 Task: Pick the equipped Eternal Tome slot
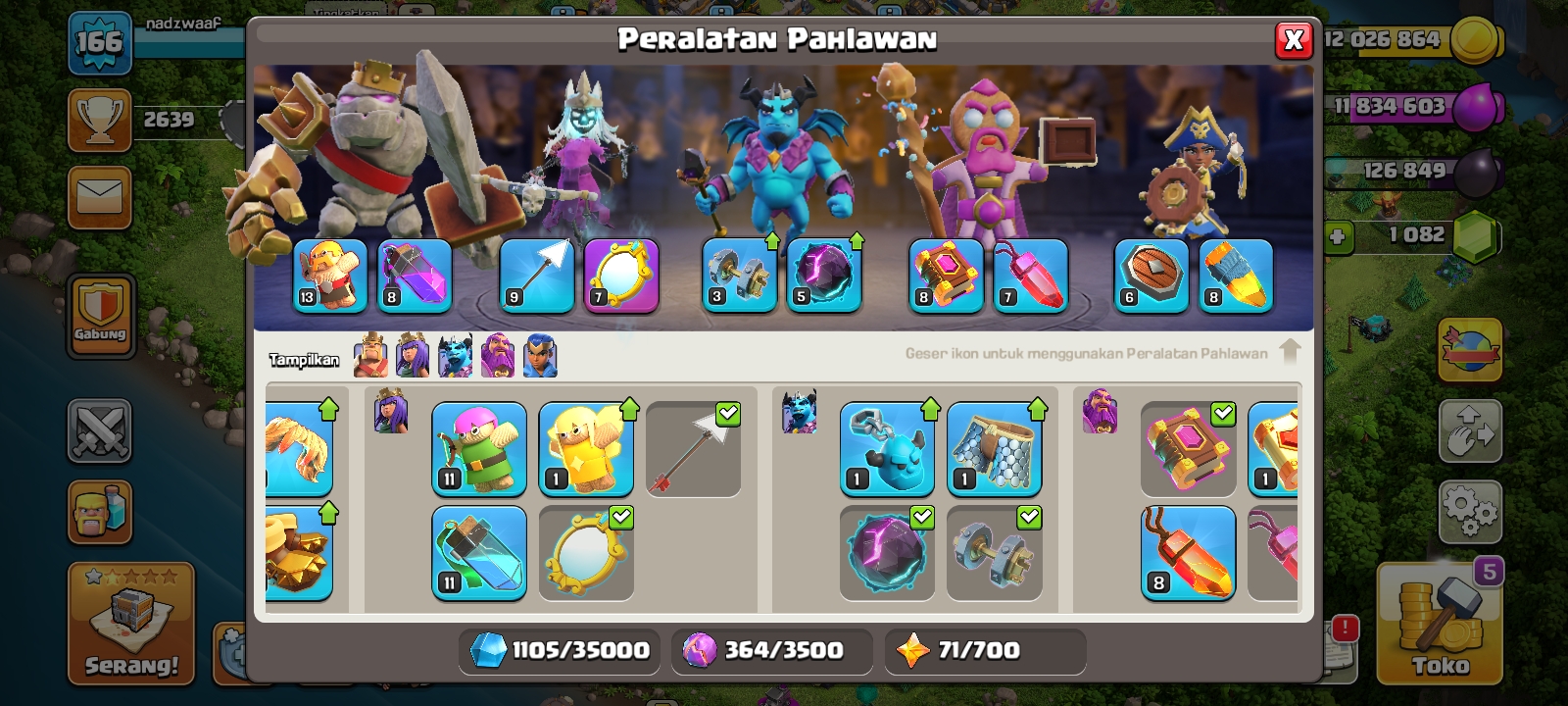point(946,276)
